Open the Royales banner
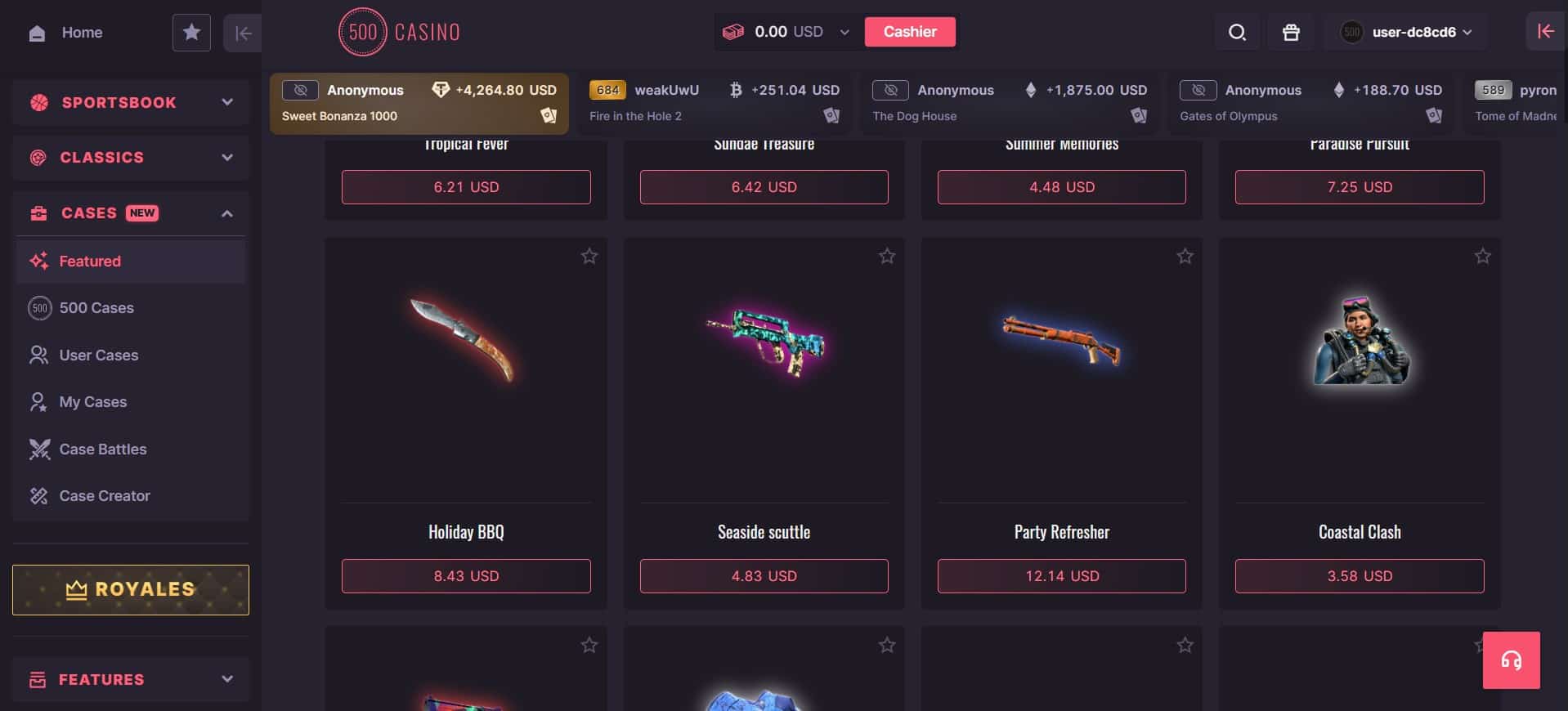The width and height of the screenshot is (1568, 711). 131,590
